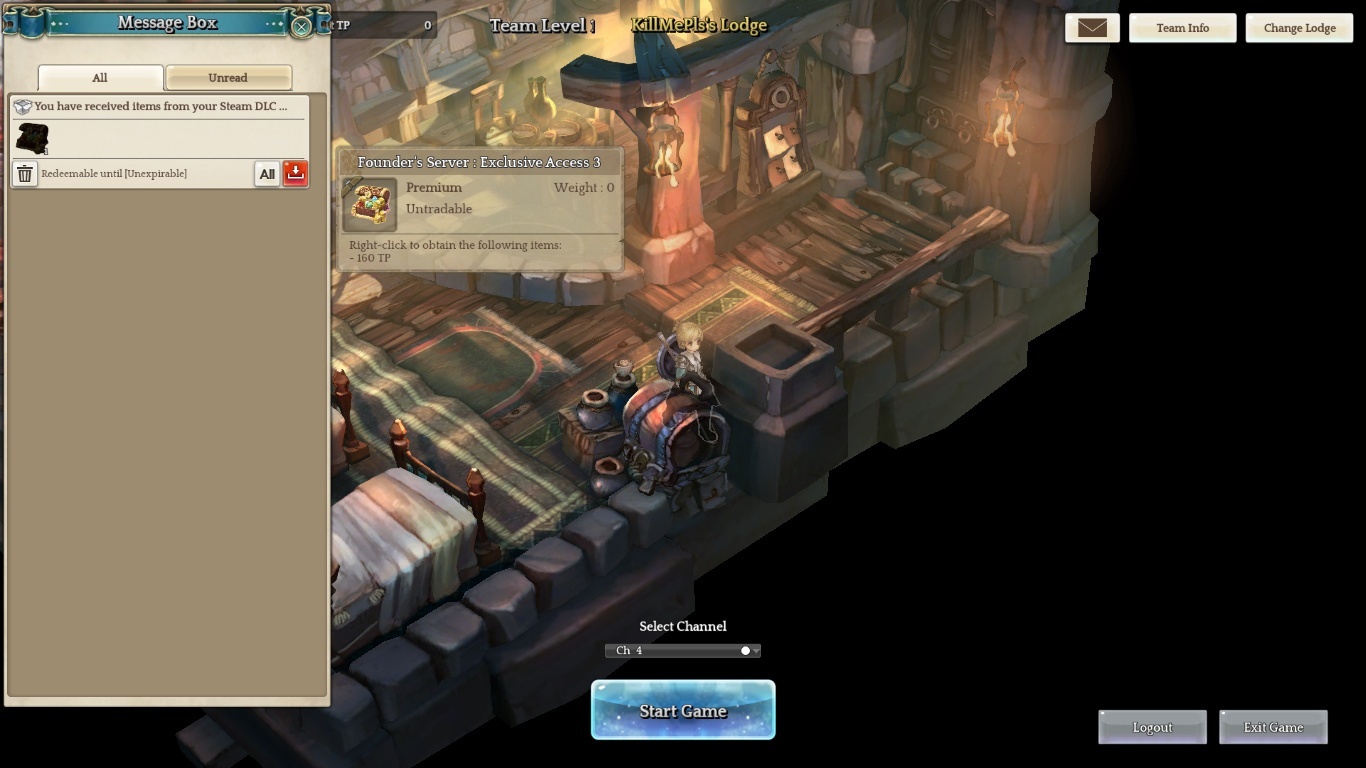Click the All button in message row
This screenshot has width=1366, height=768.
coord(267,174)
